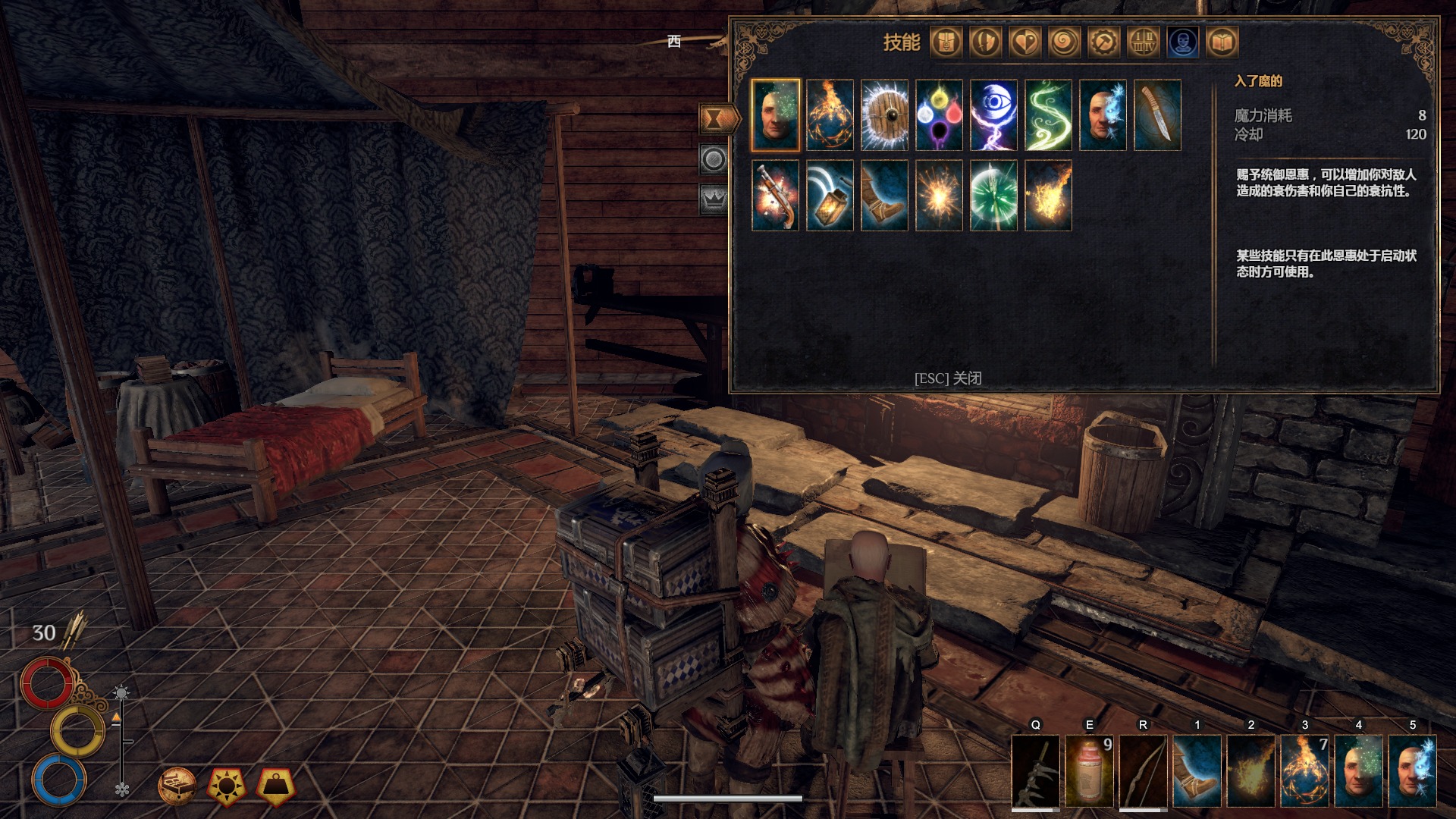Select the flaming sigil circle skill
This screenshot has width=1456, height=819.
[x=830, y=115]
